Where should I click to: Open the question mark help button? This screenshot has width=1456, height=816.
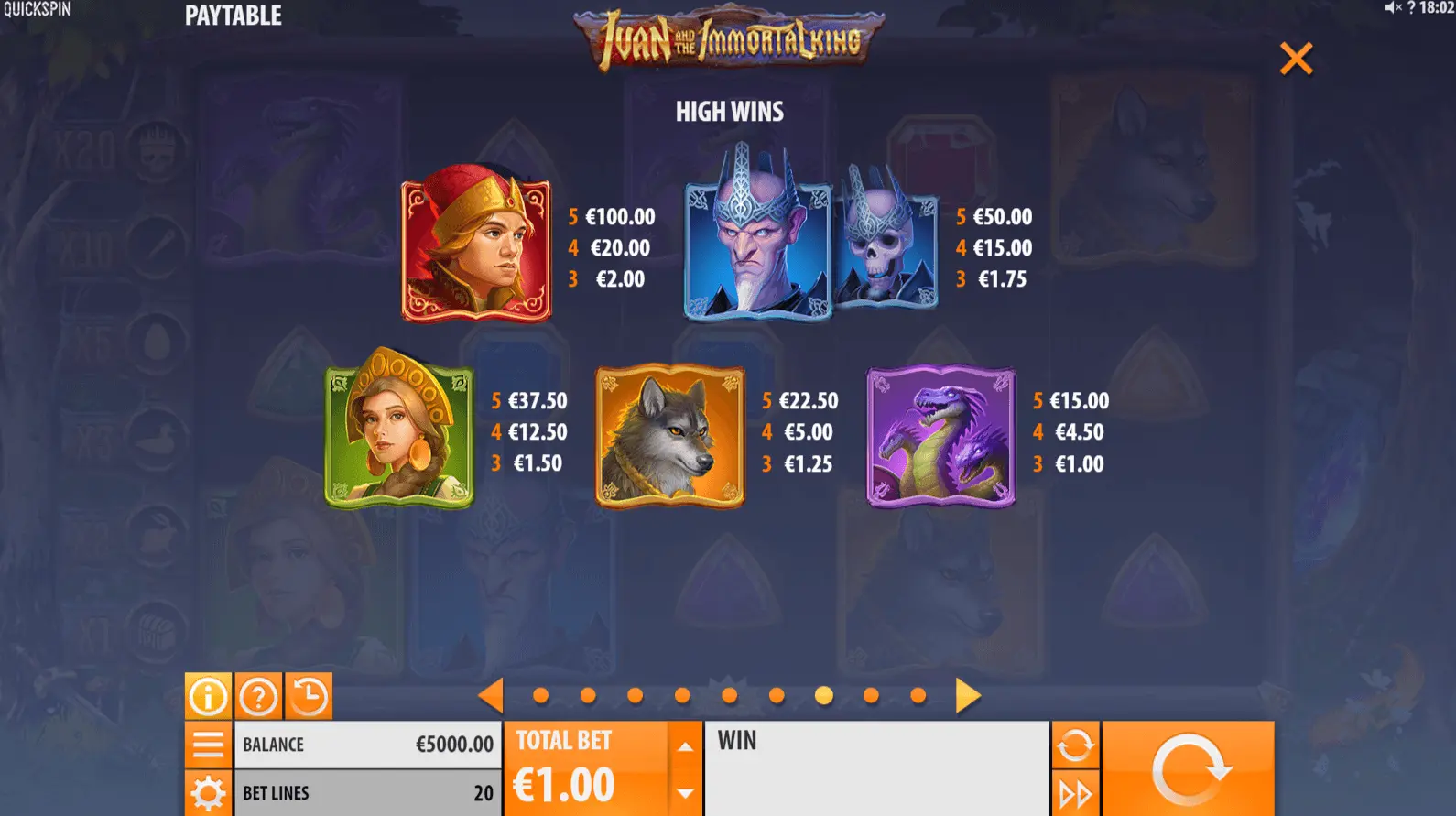point(258,697)
